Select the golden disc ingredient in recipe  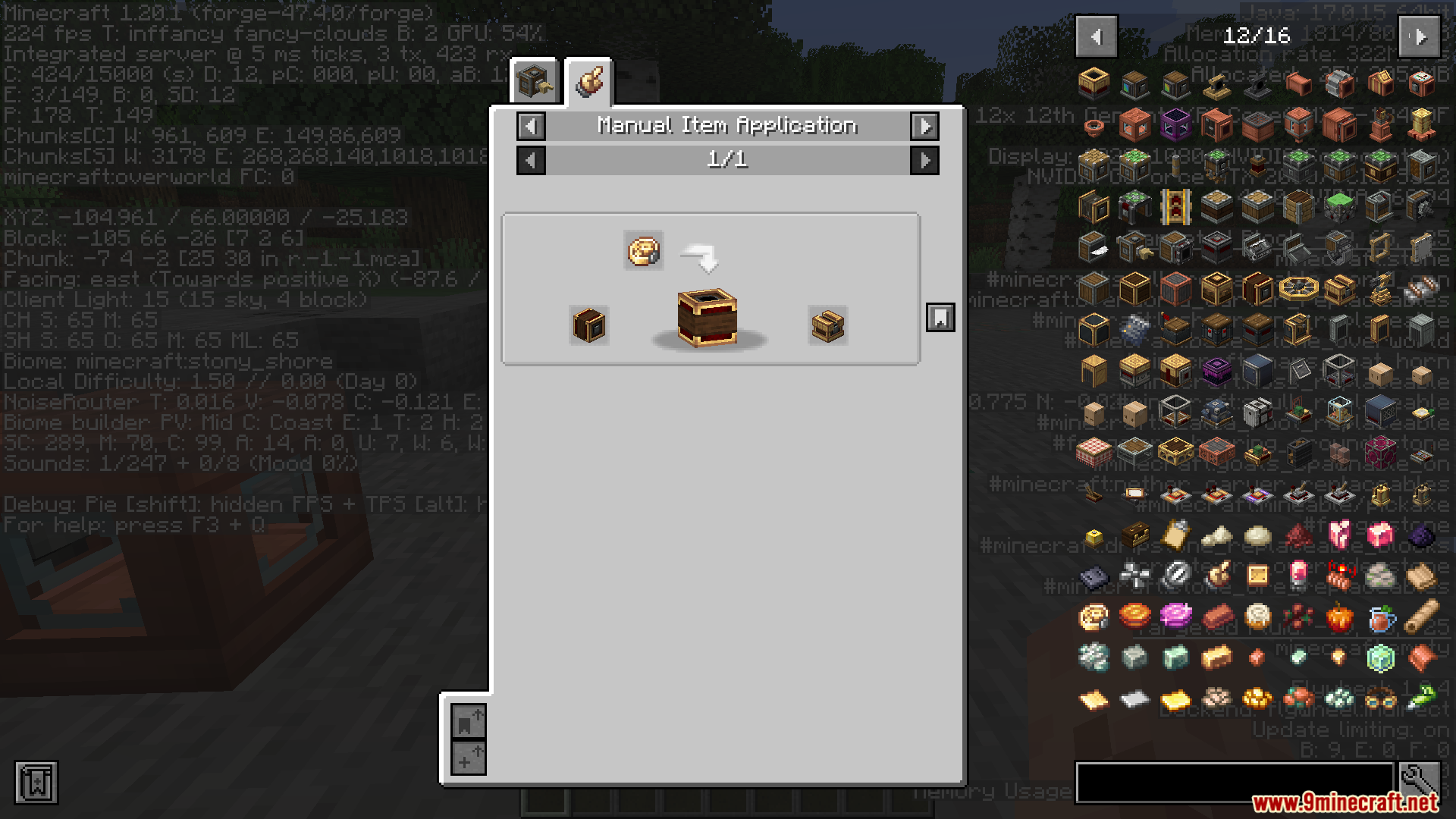click(644, 251)
